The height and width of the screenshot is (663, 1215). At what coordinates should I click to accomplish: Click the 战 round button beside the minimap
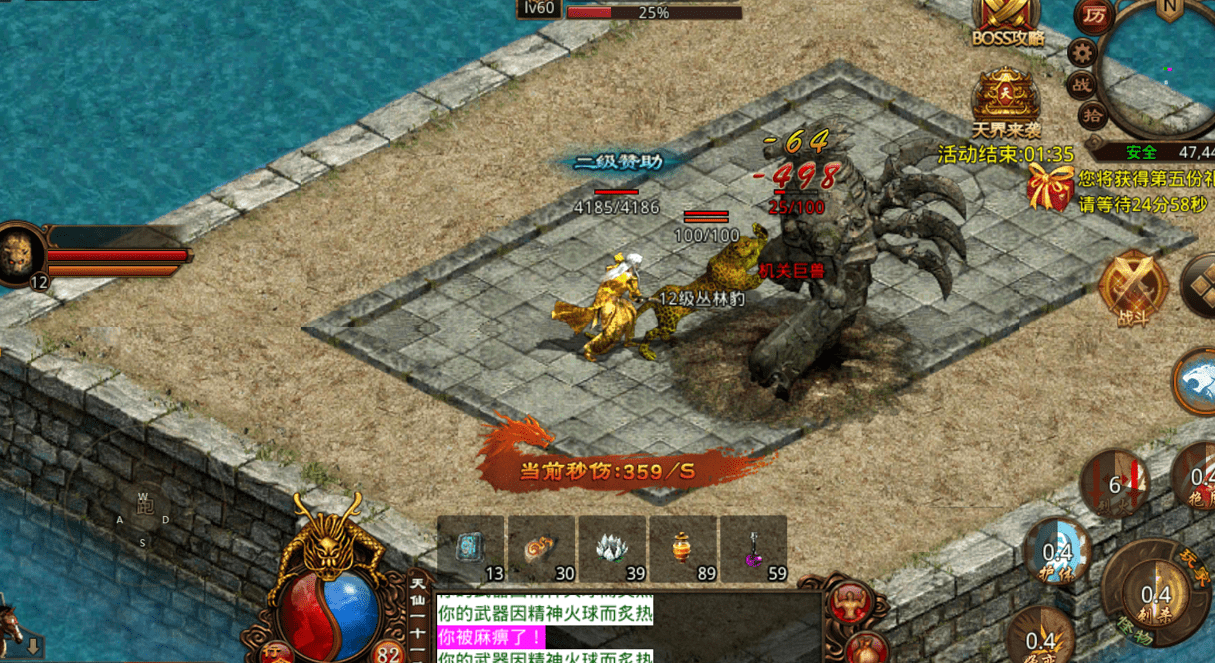pyautogui.click(x=1080, y=84)
